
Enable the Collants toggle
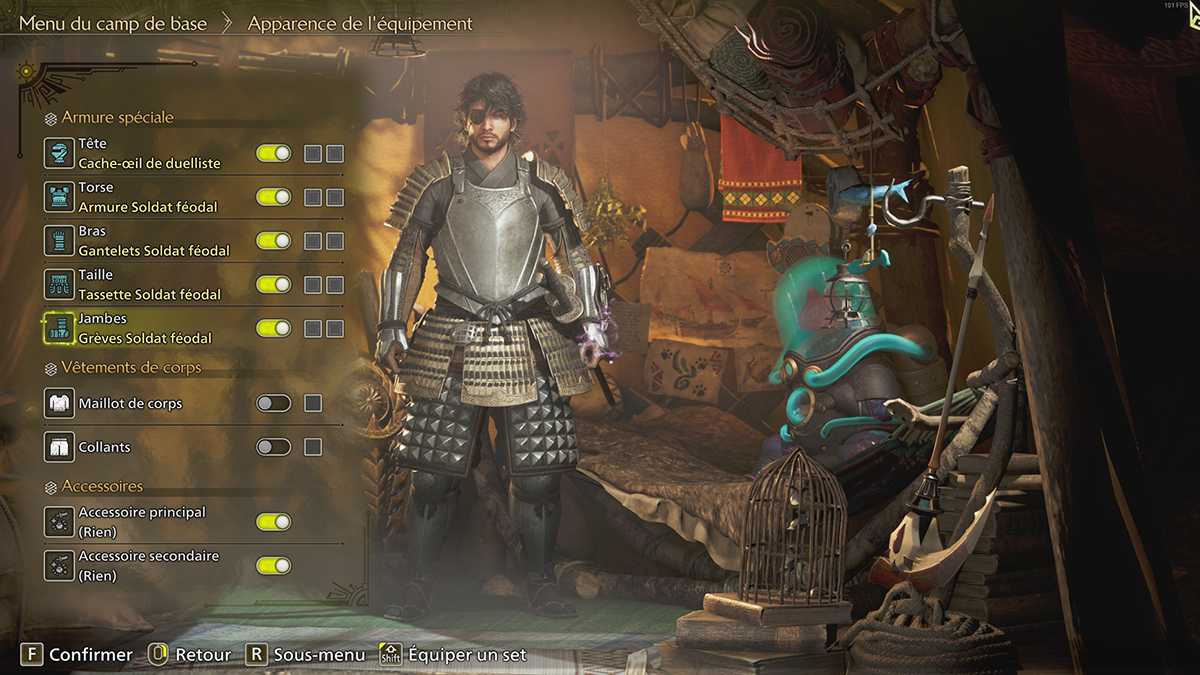point(273,447)
